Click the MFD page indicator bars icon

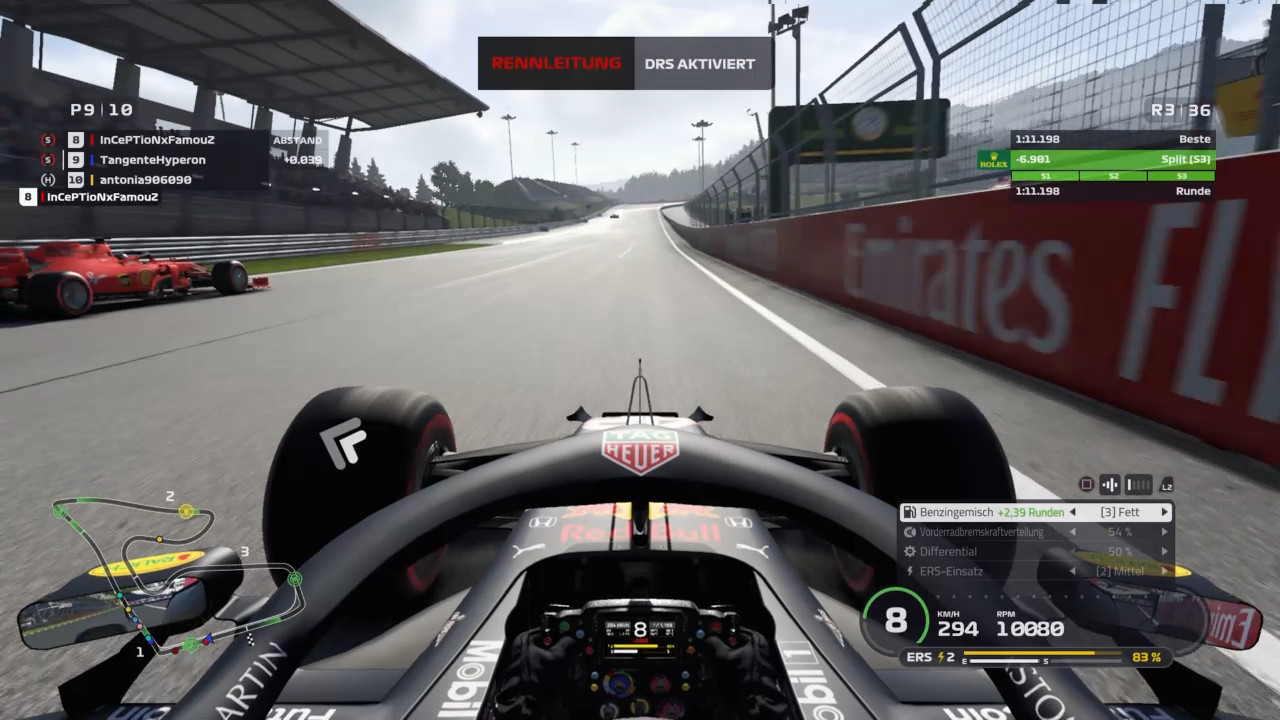click(1138, 485)
